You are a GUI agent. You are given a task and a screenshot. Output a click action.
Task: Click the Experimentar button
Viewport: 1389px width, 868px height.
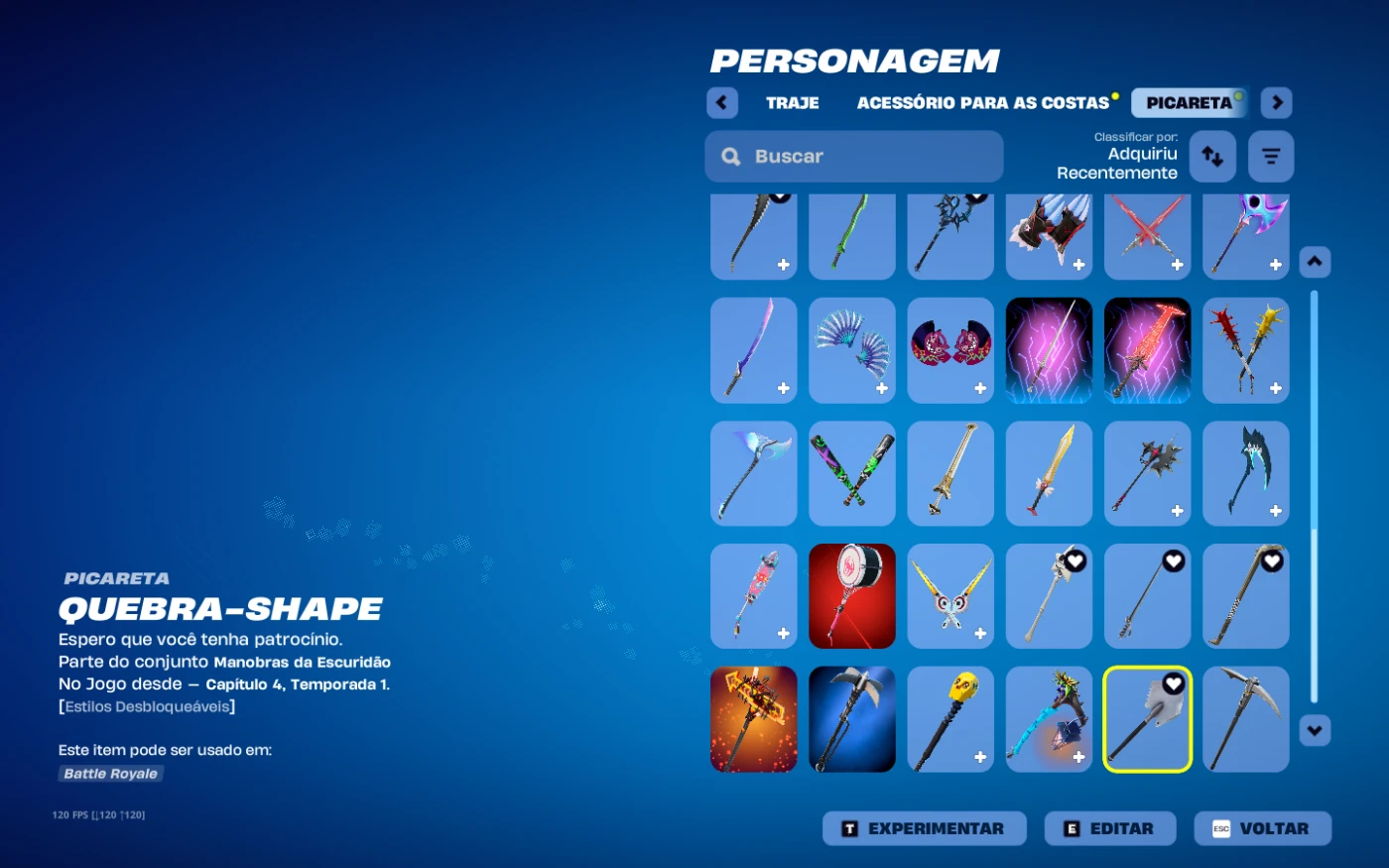(924, 828)
